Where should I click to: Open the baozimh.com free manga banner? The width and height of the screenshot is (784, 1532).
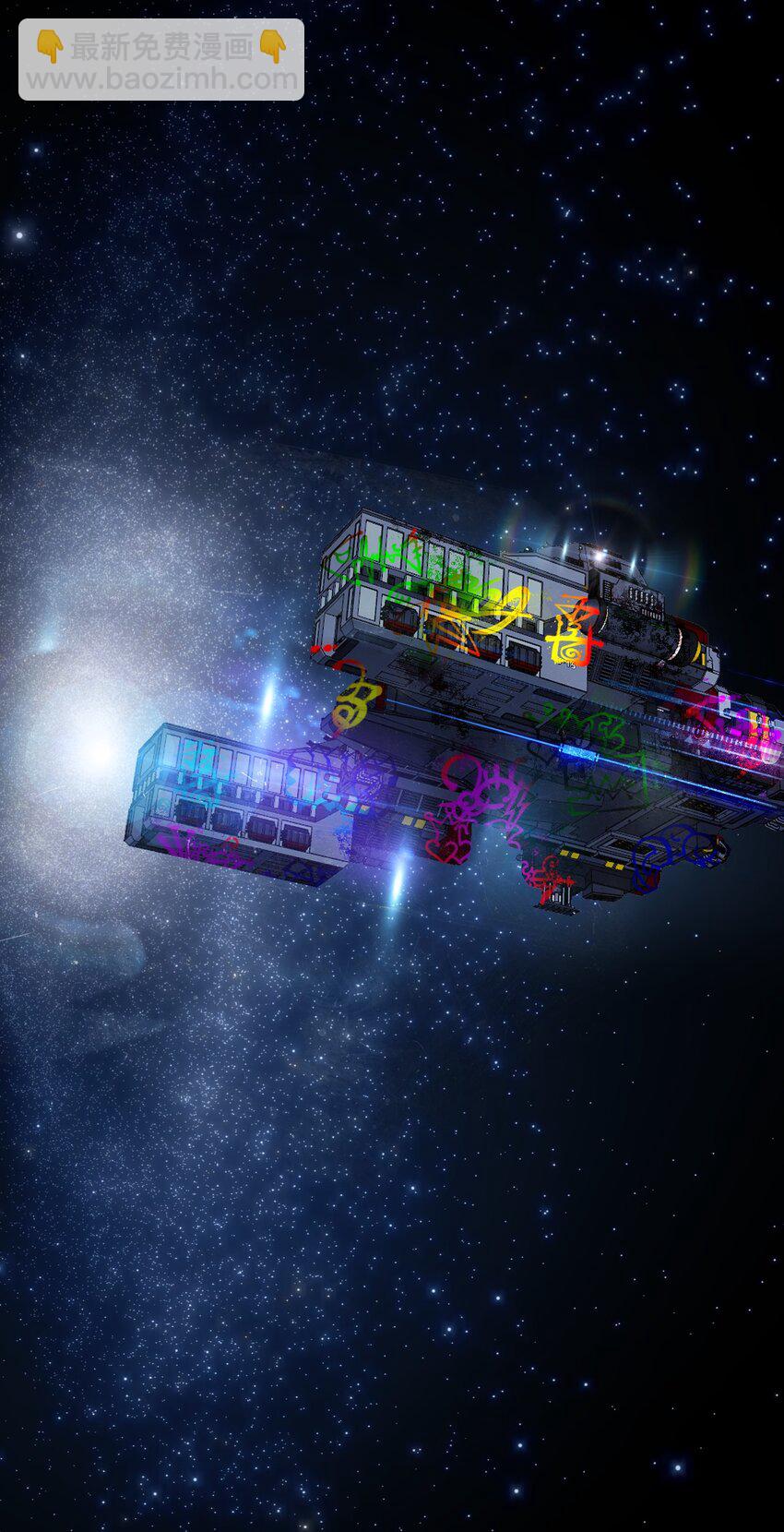[161, 60]
